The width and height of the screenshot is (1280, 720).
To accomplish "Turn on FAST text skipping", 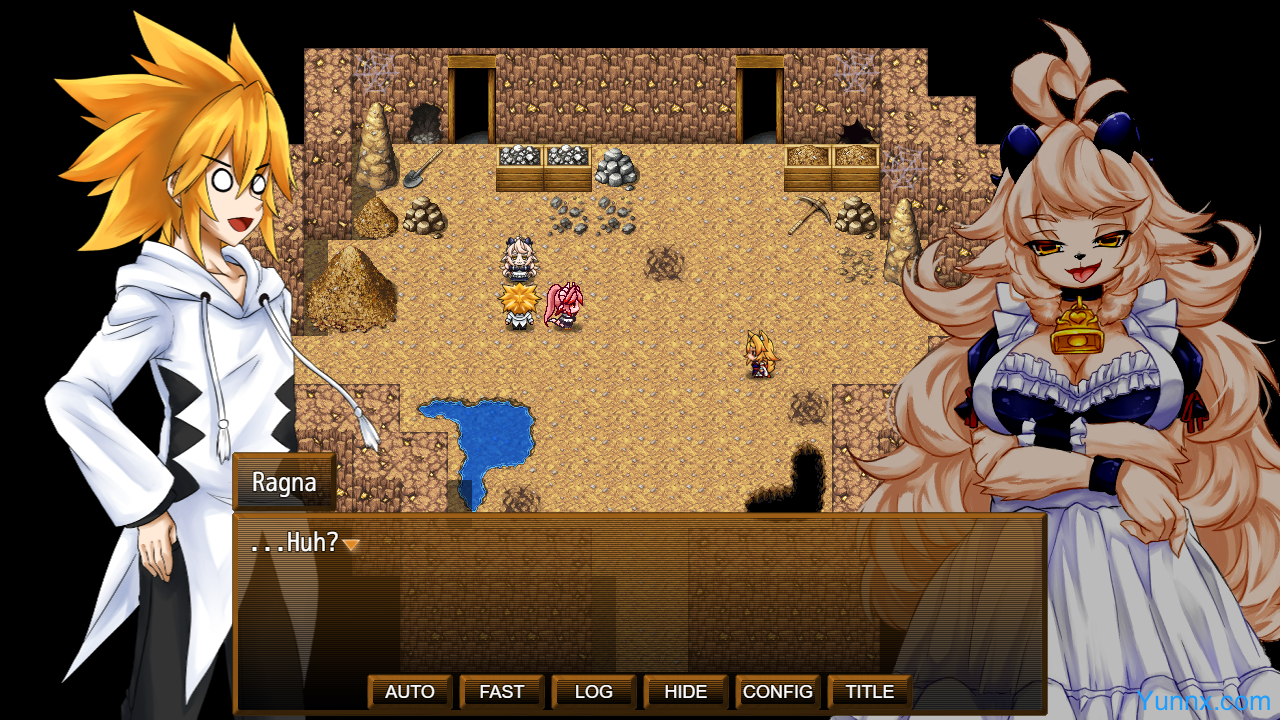I will coord(502,692).
